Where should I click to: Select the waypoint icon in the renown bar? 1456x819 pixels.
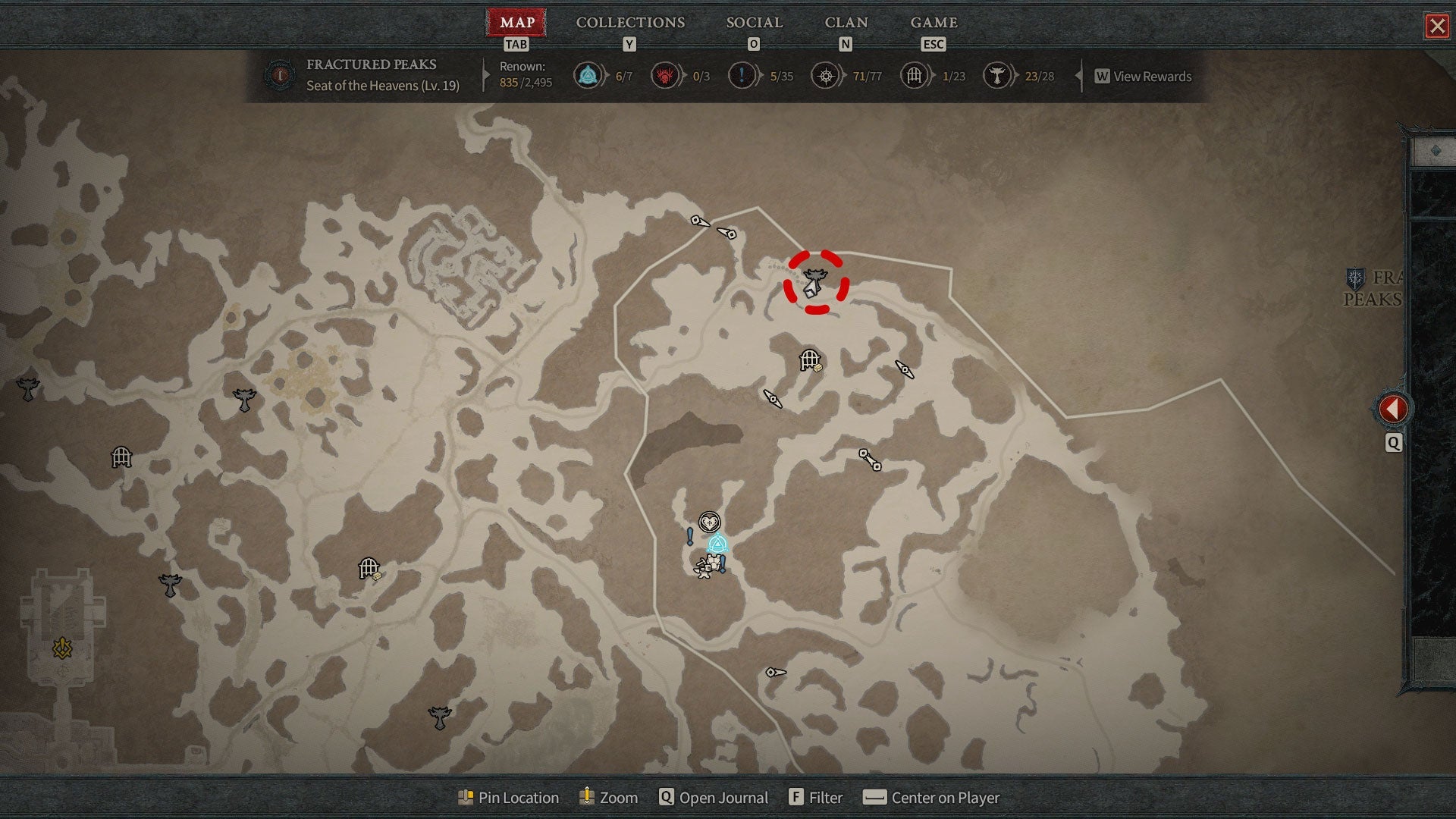click(588, 76)
